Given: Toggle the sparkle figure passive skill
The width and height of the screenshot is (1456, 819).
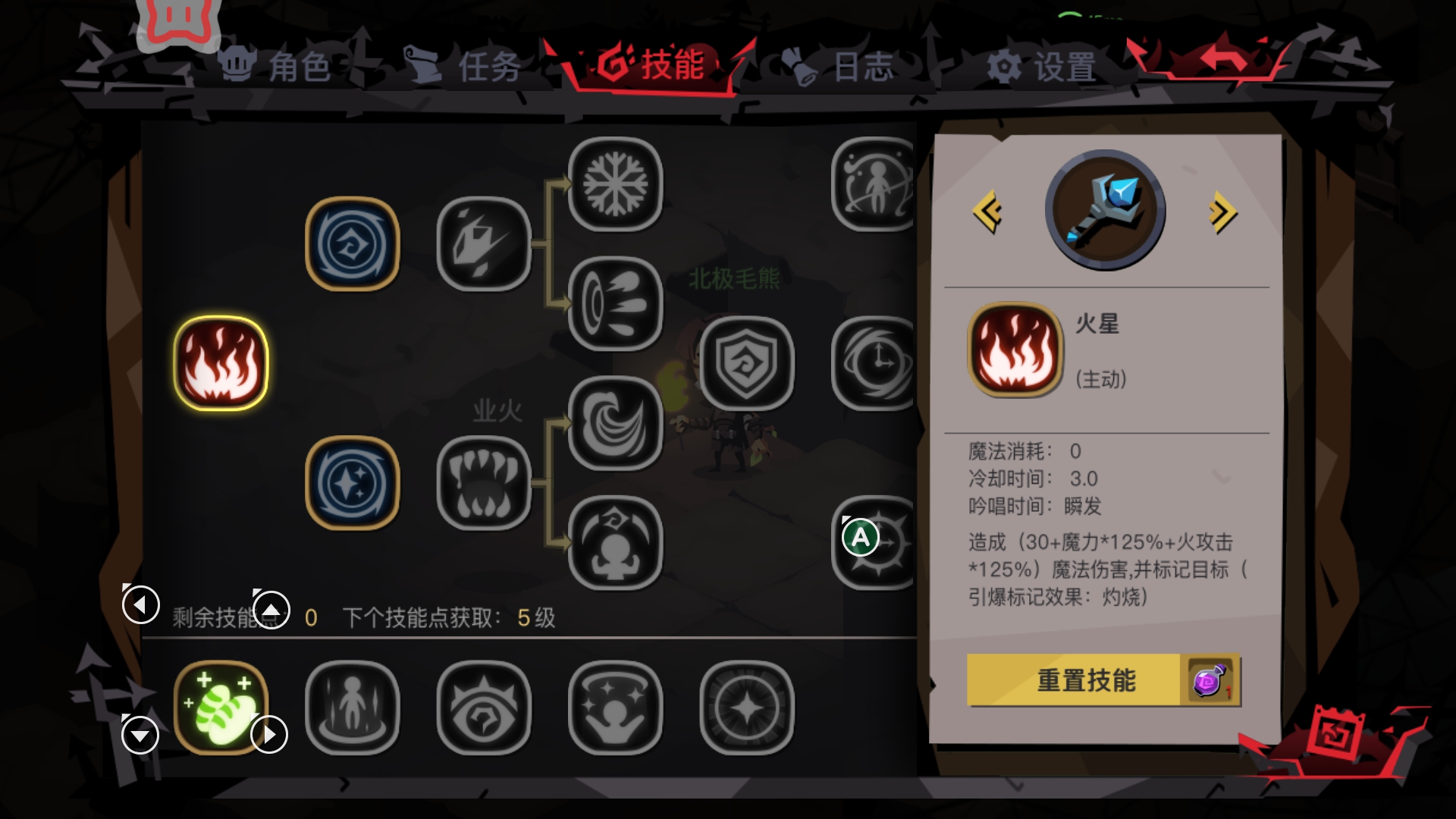Looking at the screenshot, I should pyautogui.click(x=617, y=709).
